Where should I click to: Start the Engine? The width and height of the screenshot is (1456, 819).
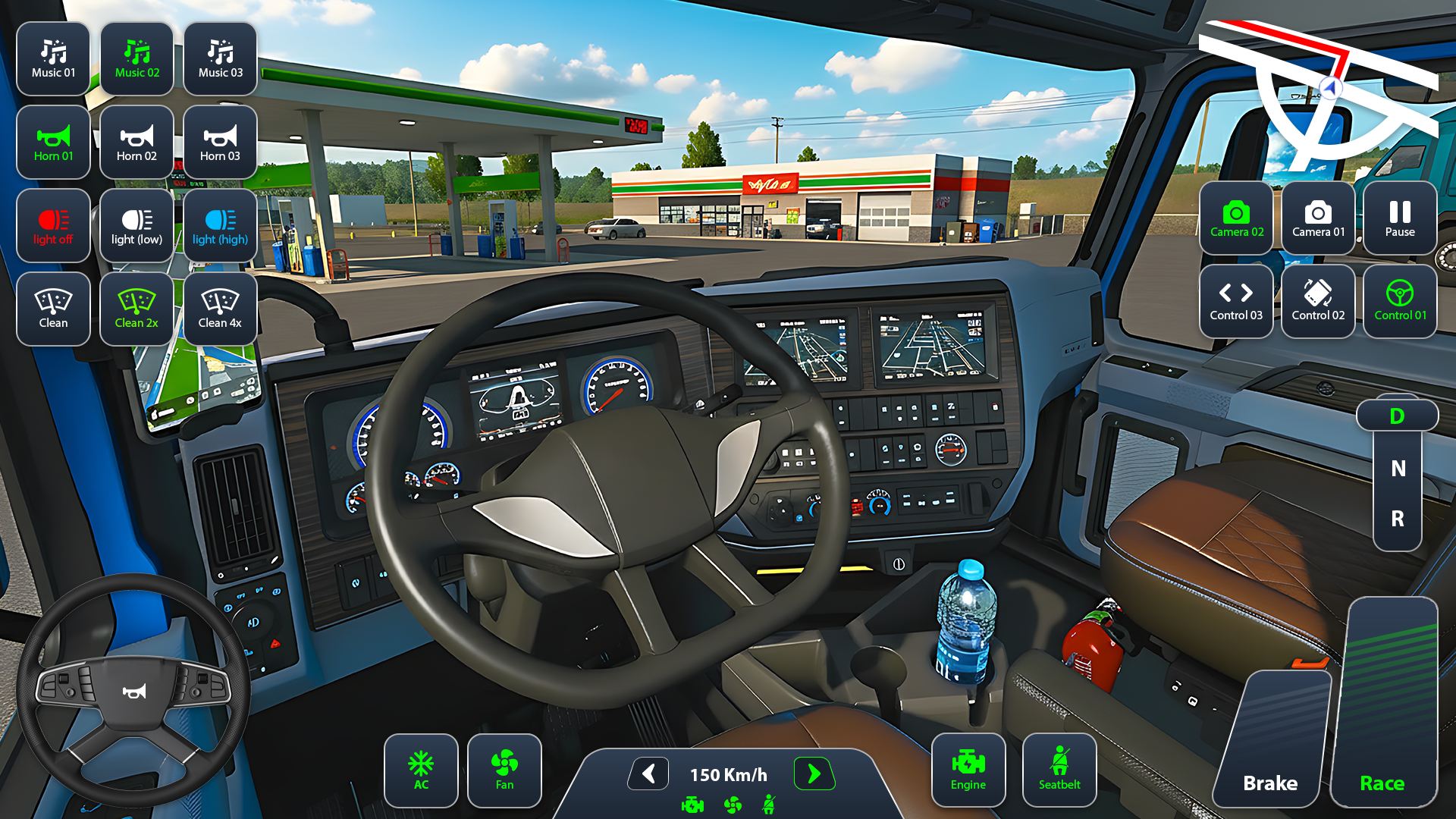pos(968,769)
